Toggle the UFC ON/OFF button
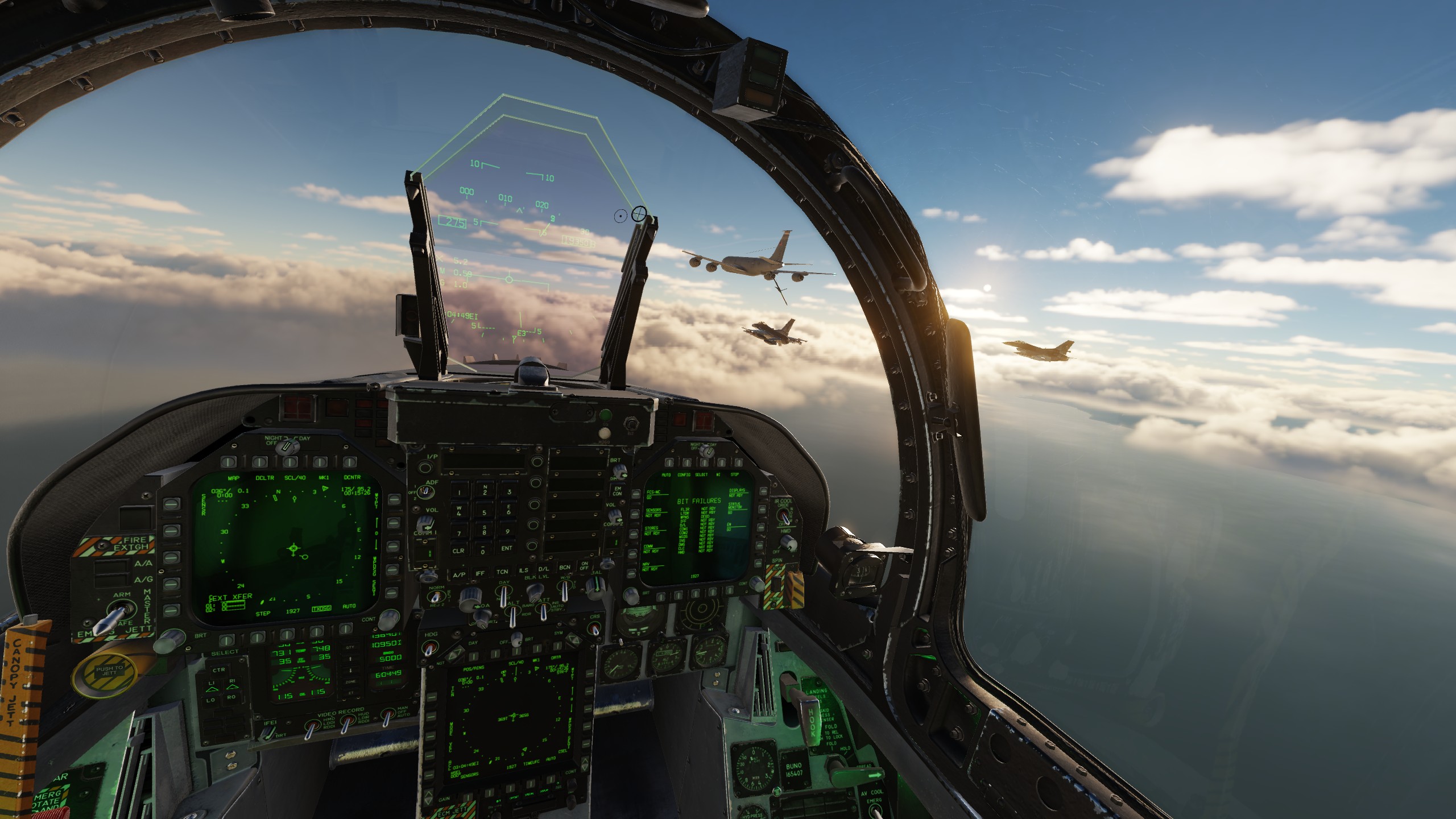Screen dimensions: 1456x819 coord(584,566)
